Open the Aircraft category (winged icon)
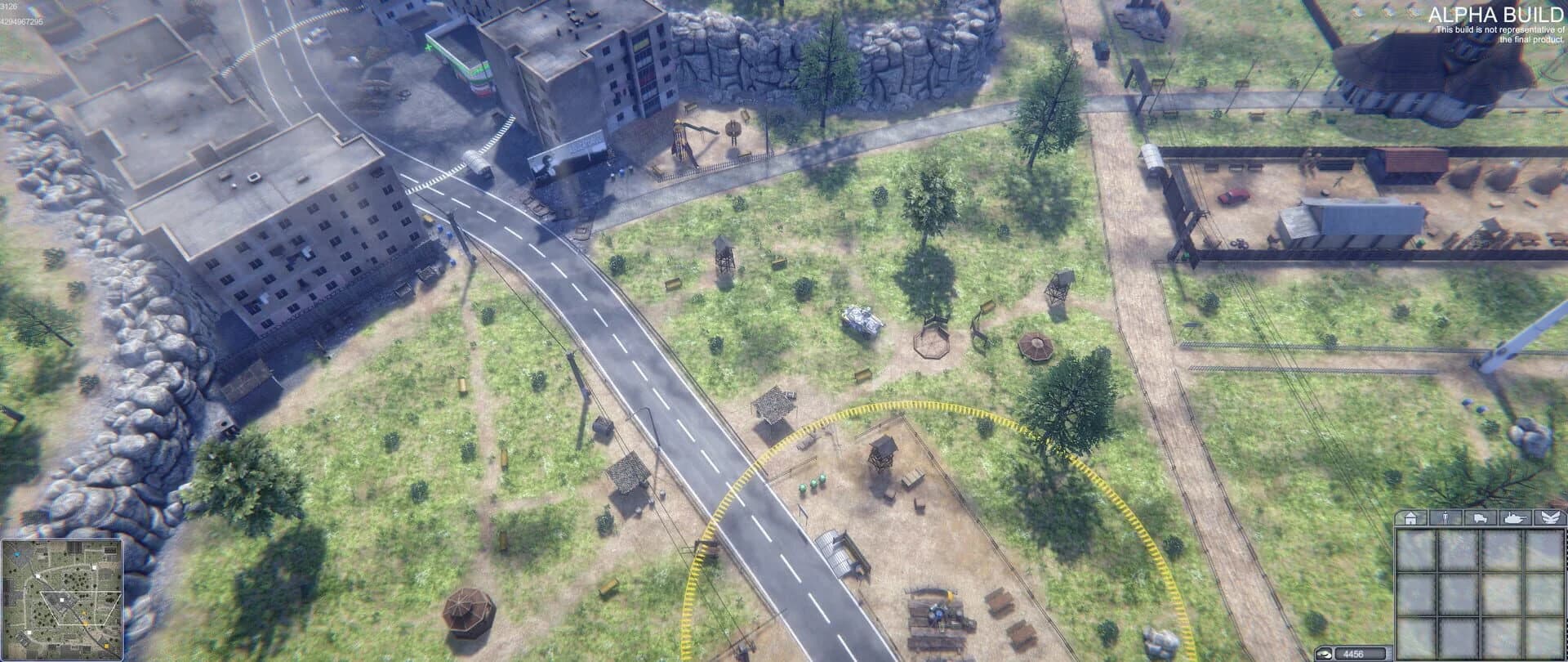The width and height of the screenshot is (1568, 662). pyautogui.click(x=1551, y=517)
